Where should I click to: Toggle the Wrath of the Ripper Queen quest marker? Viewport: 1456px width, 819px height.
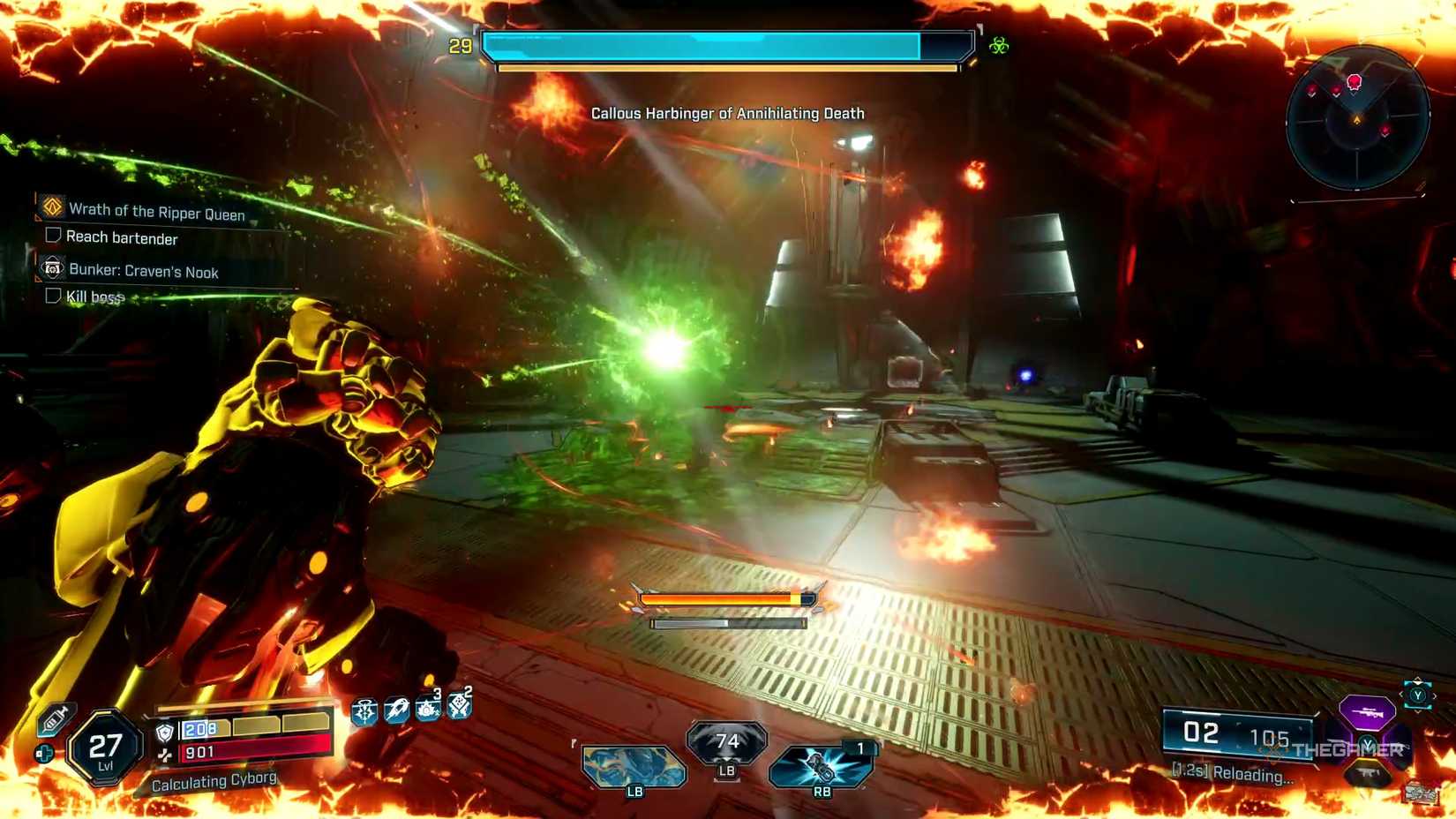51,209
